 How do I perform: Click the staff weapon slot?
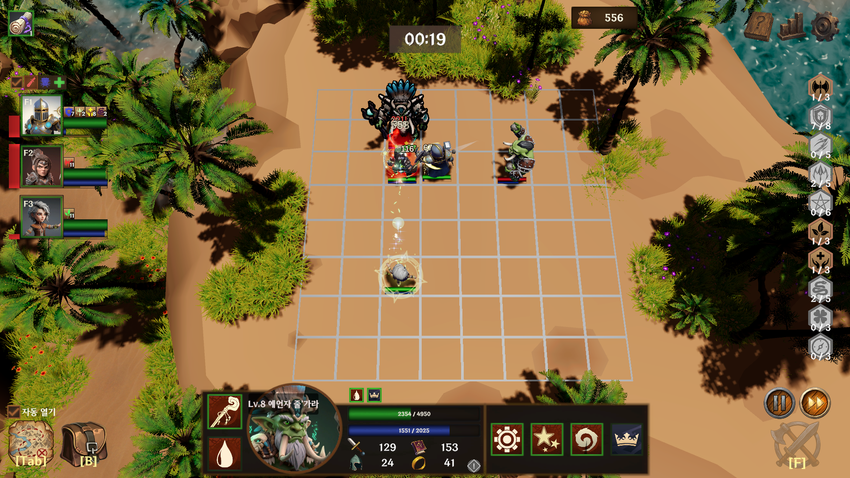(224, 414)
